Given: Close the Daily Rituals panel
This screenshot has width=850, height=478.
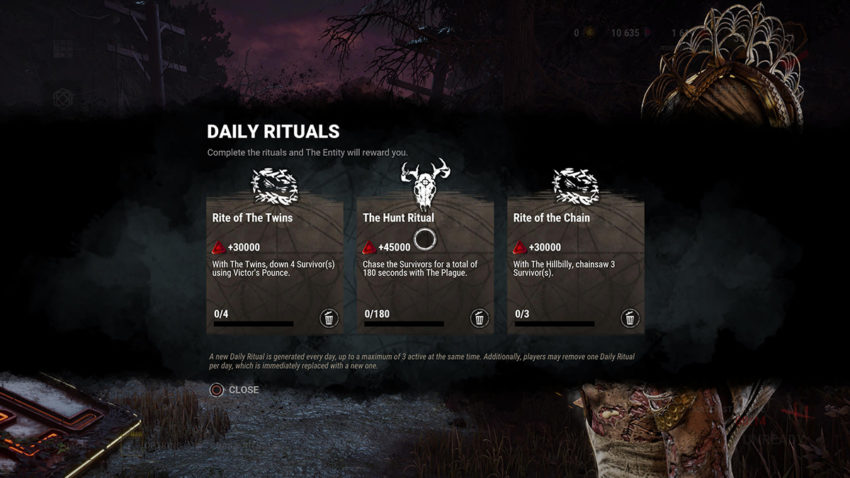Looking at the screenshot, I should (x=234, y=390).
